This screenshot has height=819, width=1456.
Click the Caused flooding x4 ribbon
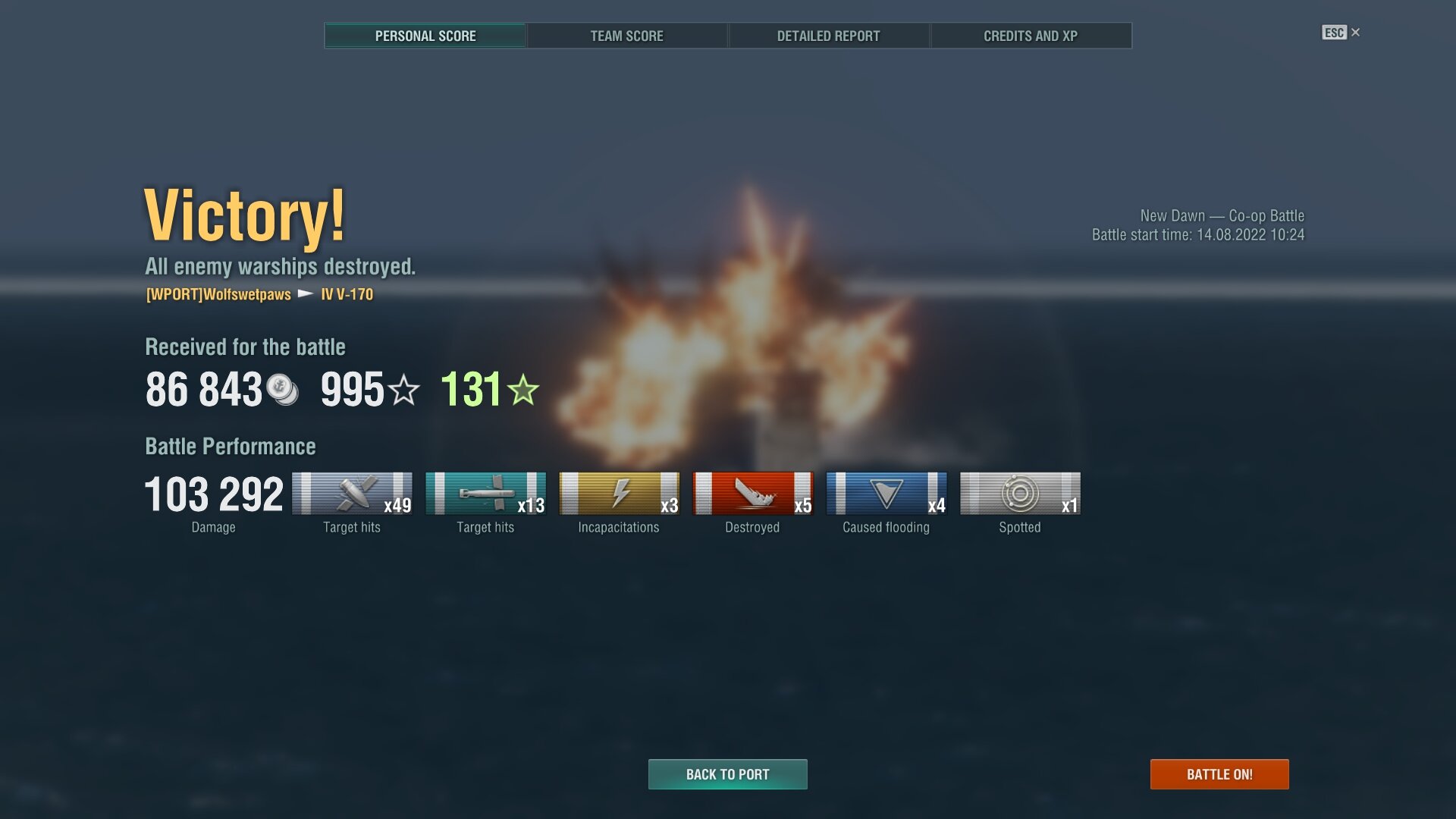[x=886, y=494]
